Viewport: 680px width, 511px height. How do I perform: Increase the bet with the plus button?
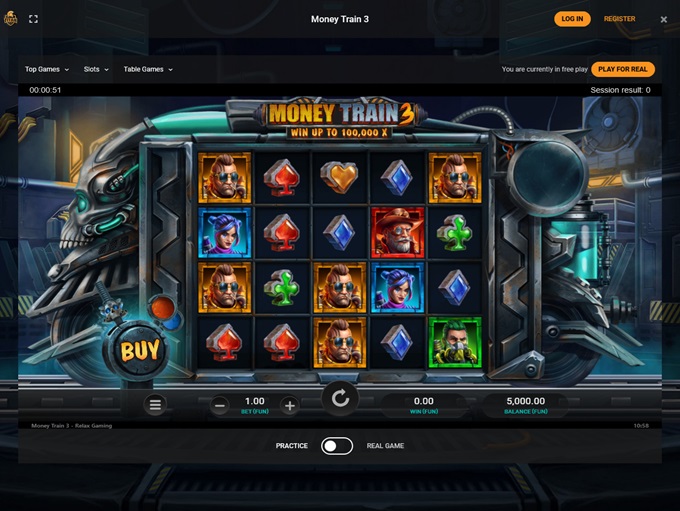point(290,405)
